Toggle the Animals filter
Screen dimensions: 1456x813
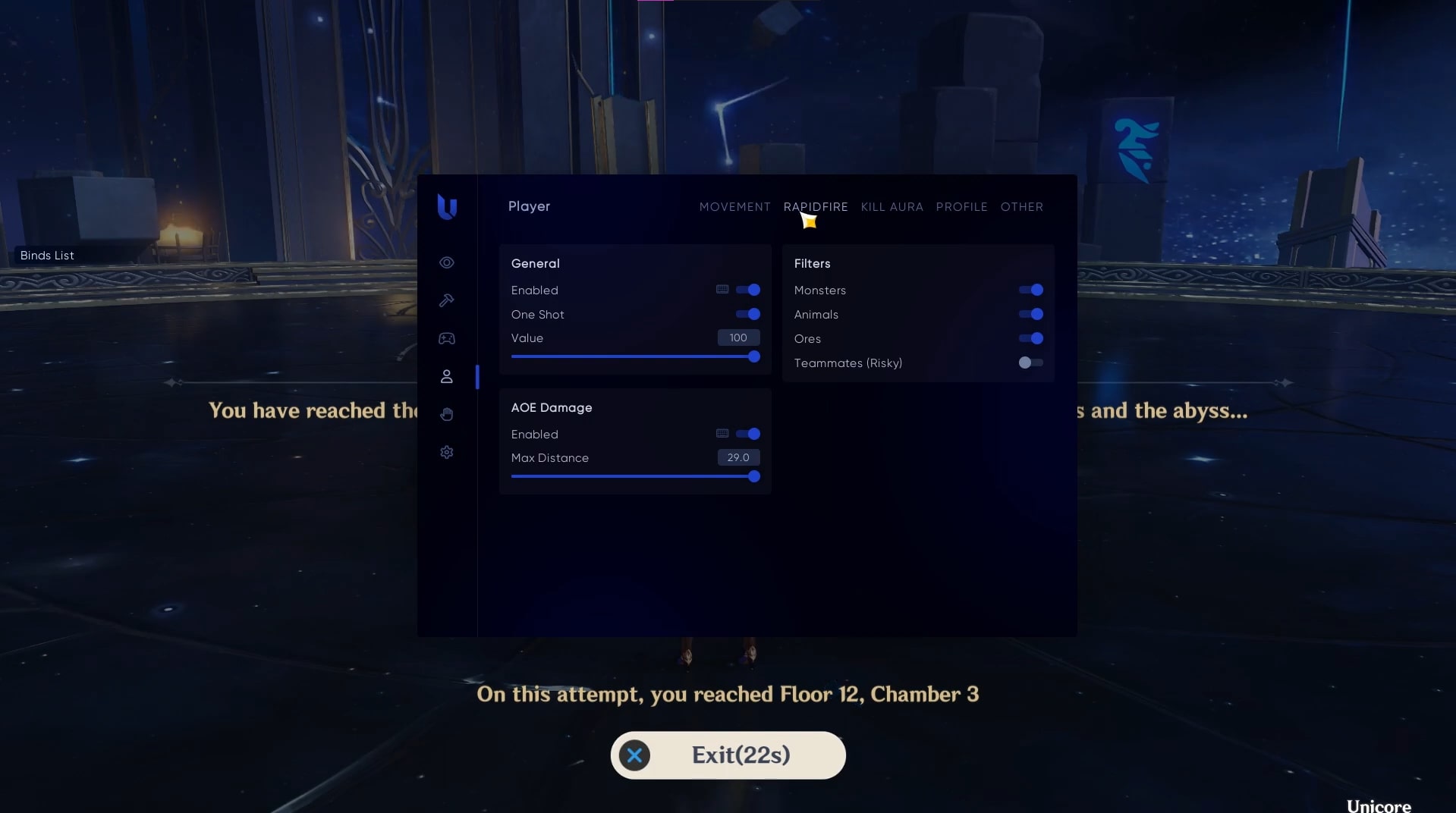[x=1031, y=314]
